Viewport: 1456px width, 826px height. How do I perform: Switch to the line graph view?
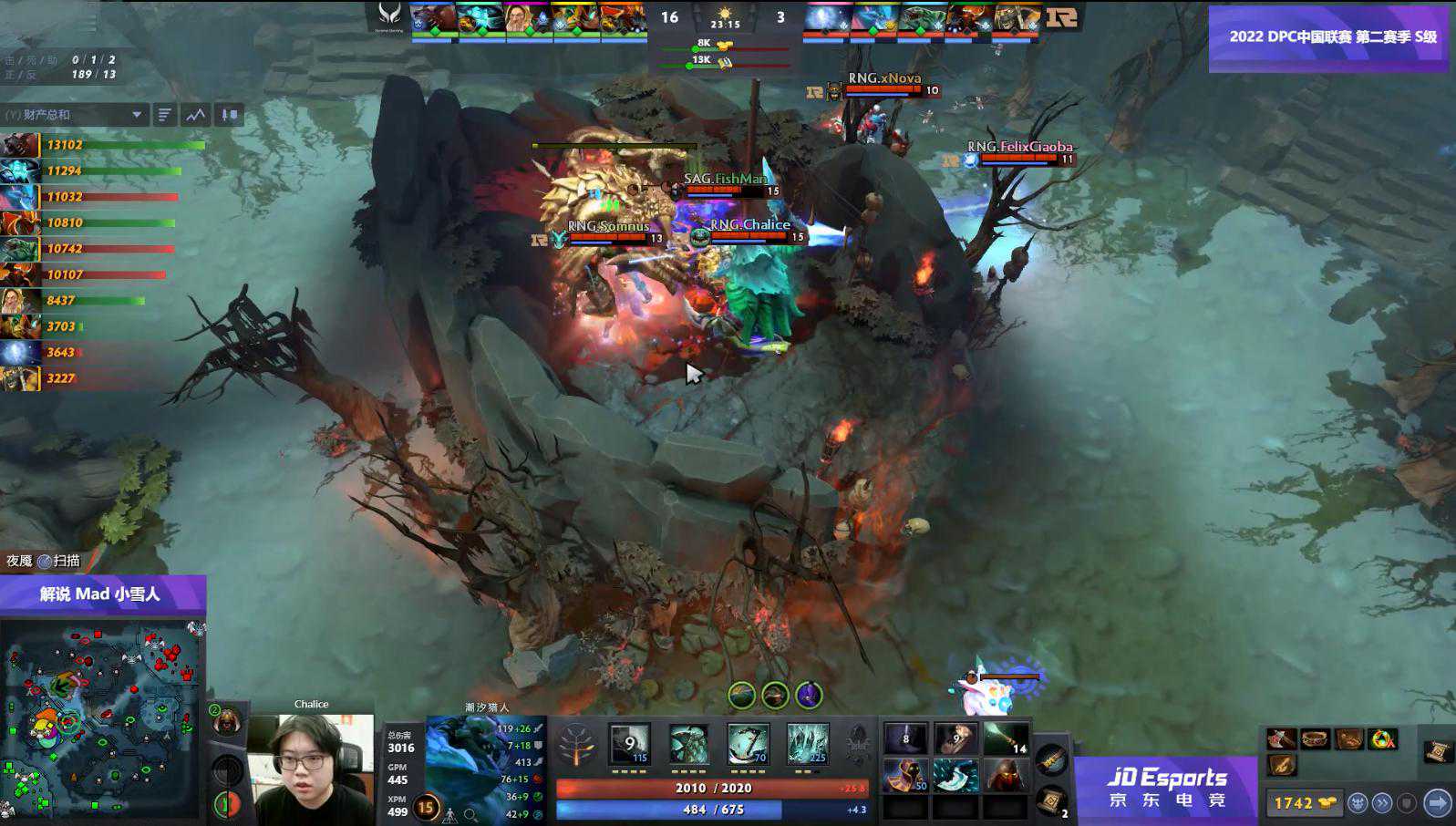pyautogui.click(x=196, y=115)
